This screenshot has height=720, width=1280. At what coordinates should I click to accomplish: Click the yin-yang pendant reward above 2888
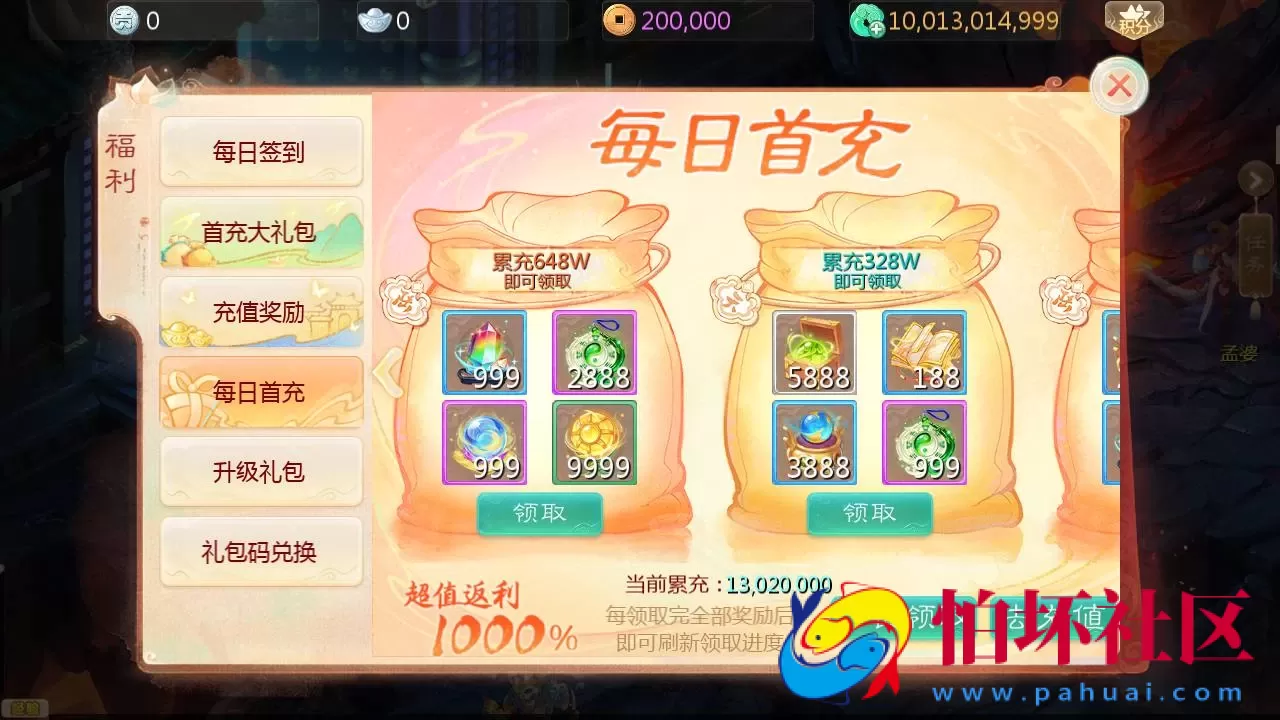[x=594, y=350]
